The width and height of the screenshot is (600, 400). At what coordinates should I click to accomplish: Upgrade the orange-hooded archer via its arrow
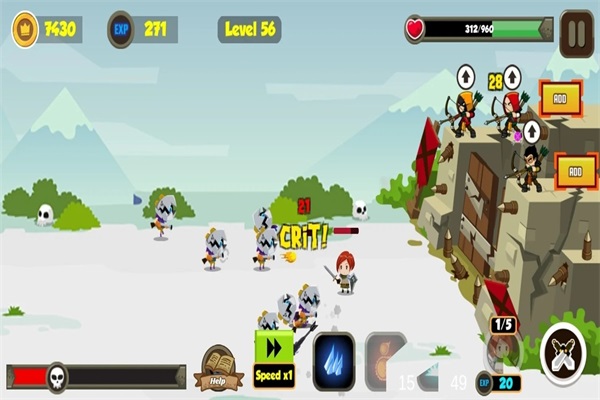click(x=466, y=75)
